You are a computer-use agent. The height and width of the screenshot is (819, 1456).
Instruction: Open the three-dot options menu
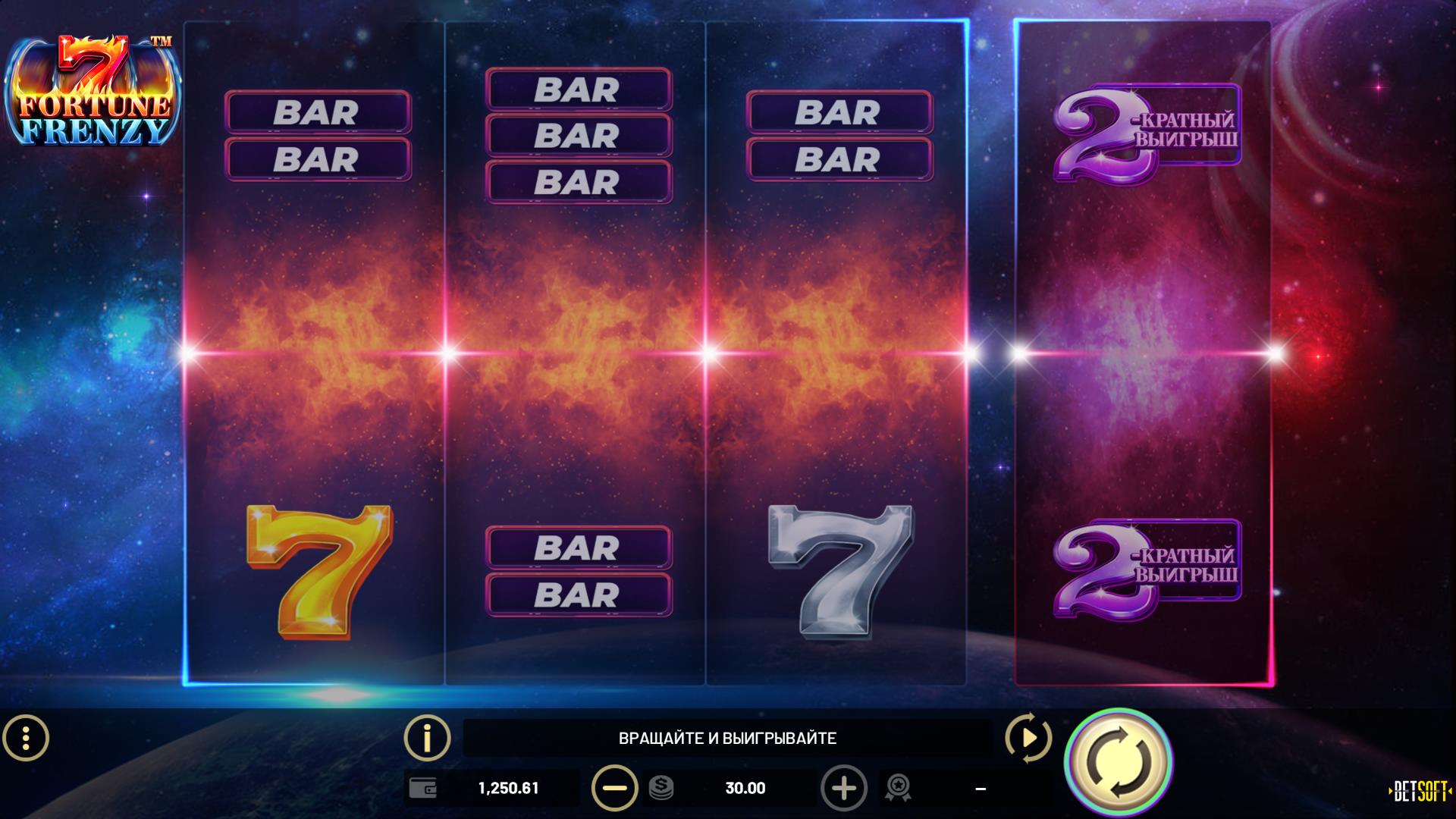(26, 737)
